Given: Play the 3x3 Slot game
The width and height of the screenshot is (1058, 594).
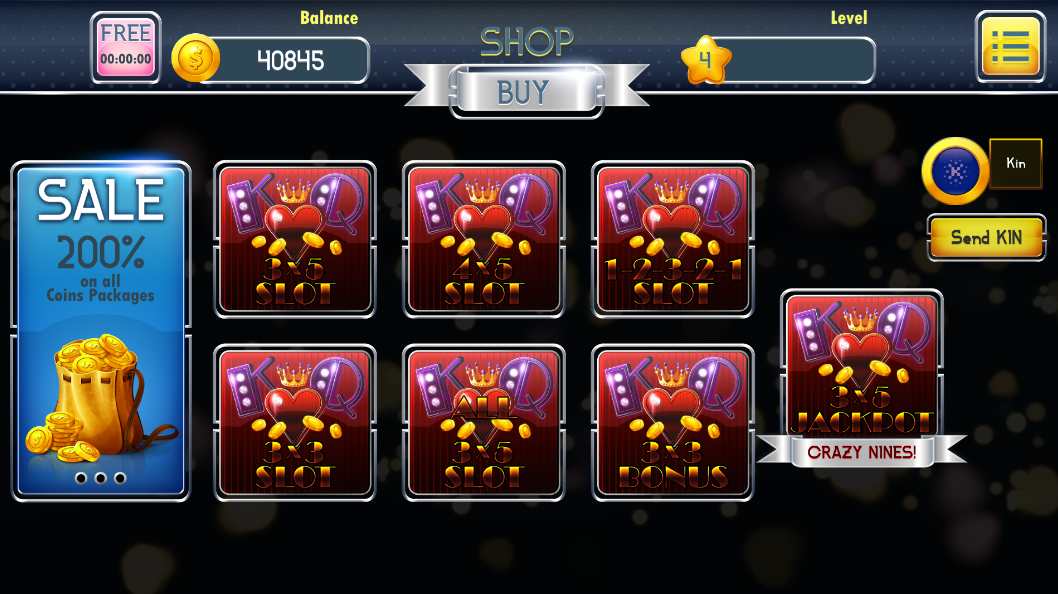Looking at the screenshot, I should pyautogui.click(x=295, y=422).
